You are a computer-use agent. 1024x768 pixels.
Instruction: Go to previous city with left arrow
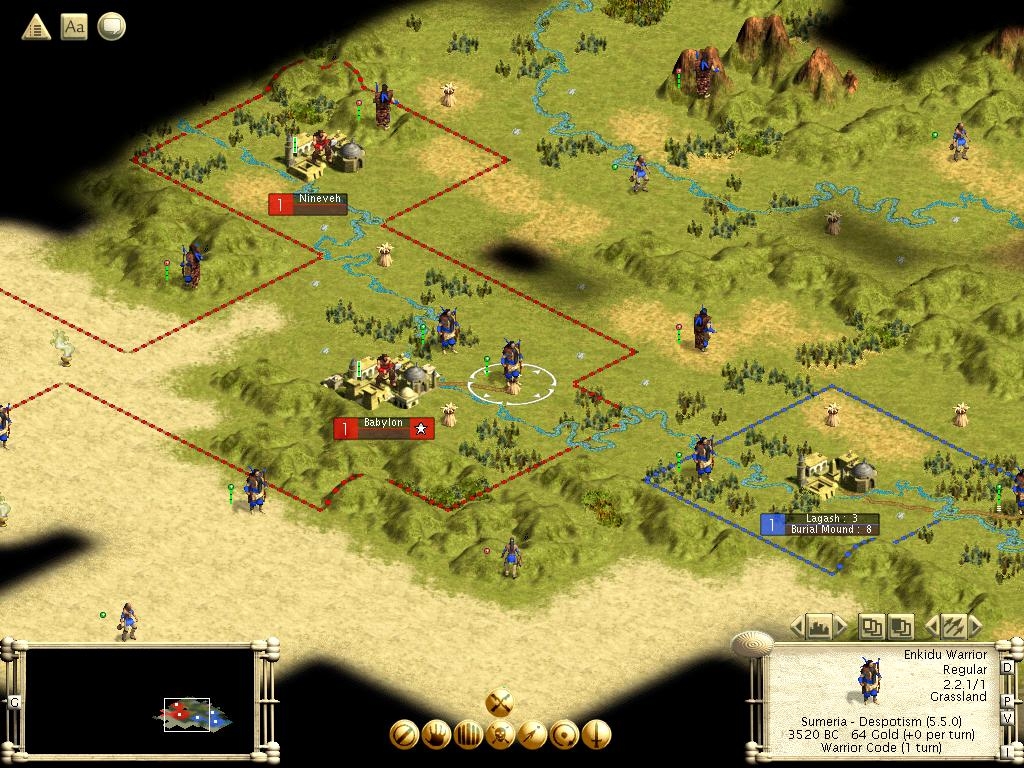pyautogui.click(x=797, y=627)
